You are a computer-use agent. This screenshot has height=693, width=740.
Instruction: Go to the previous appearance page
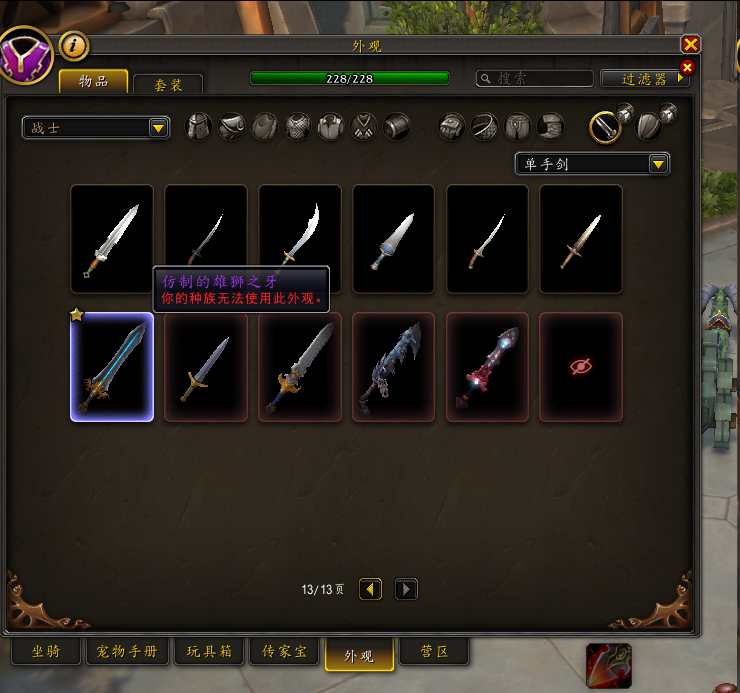[371, 589]
